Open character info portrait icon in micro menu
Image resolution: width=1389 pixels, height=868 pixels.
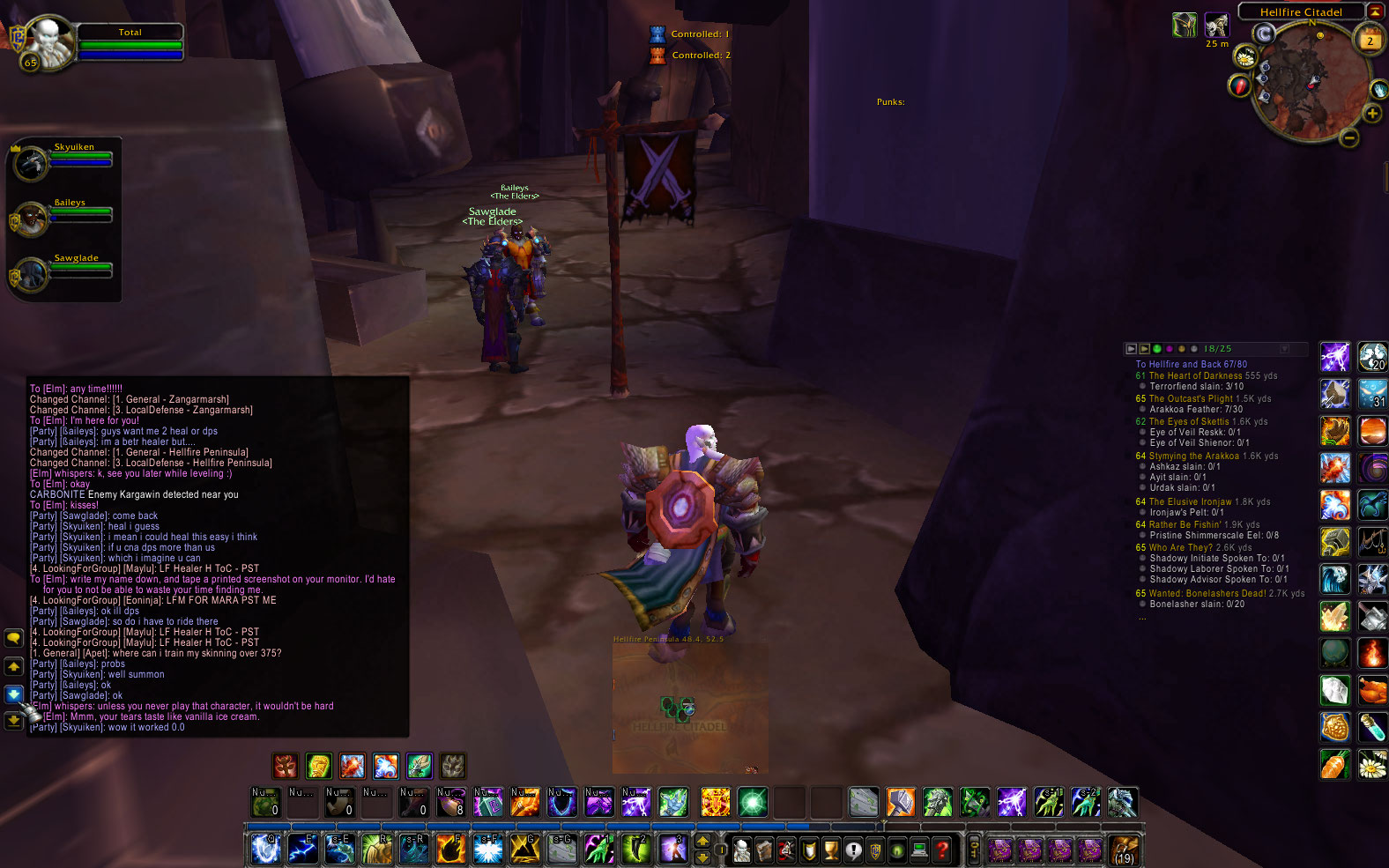click(741, 849)
